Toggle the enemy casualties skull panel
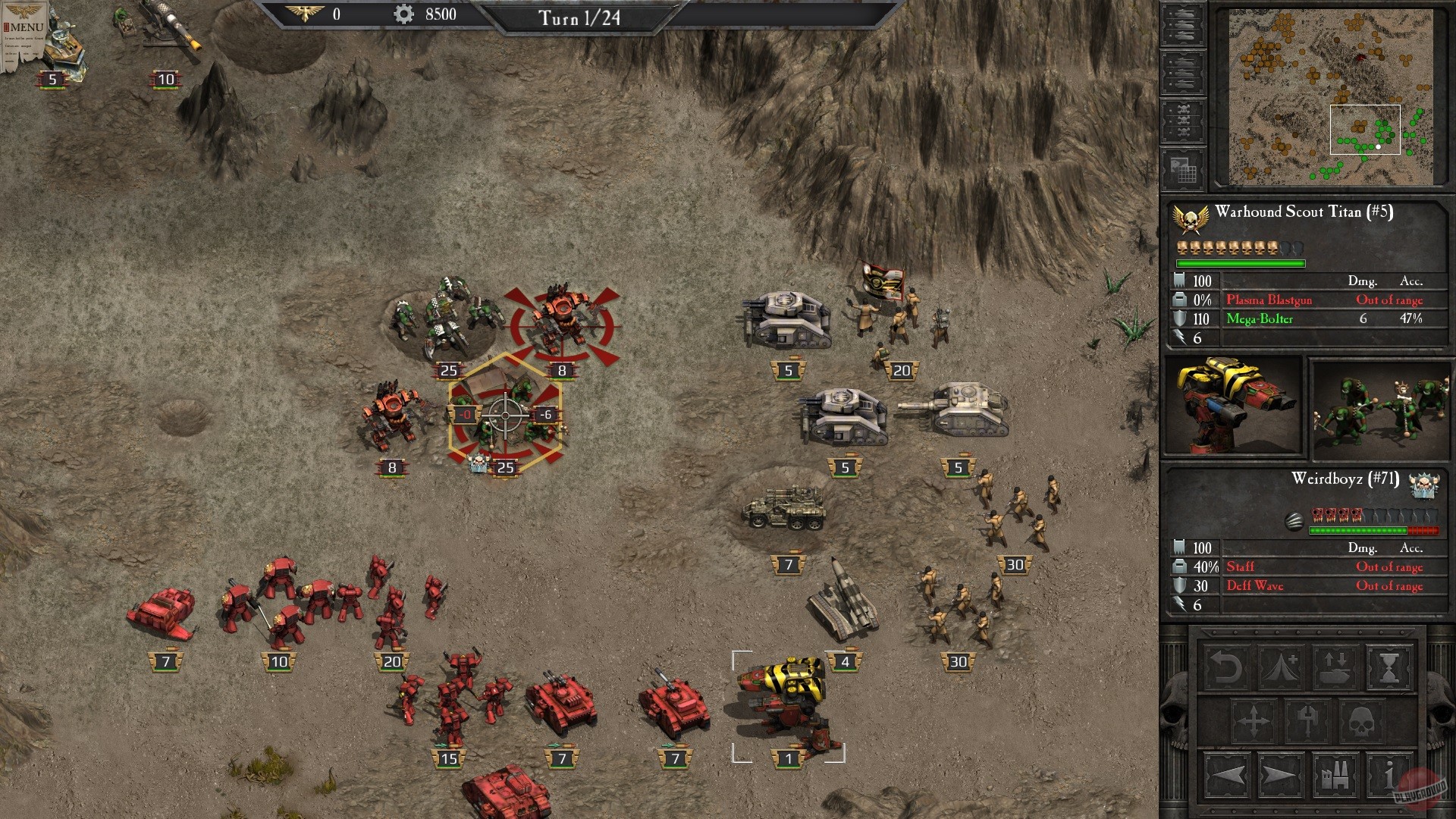This screenshot has width=1456, height=819. click(x=1184, y=120)
